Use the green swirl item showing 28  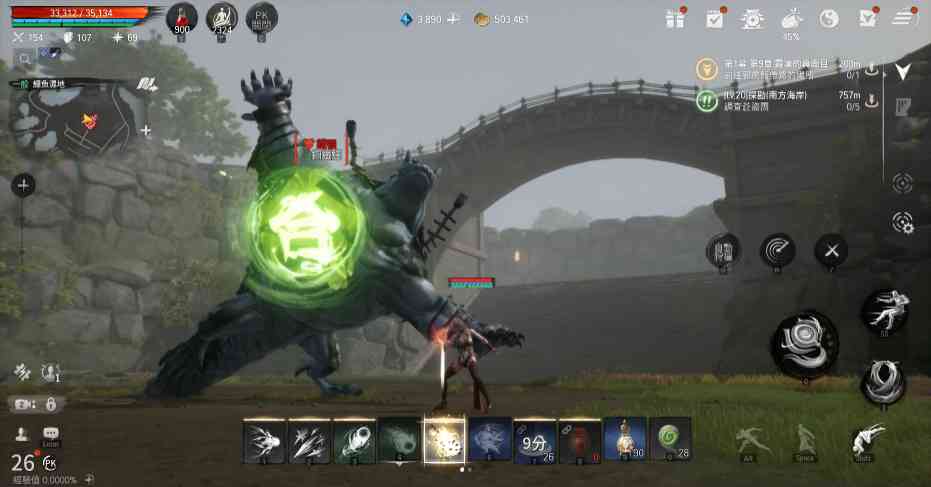669,440
